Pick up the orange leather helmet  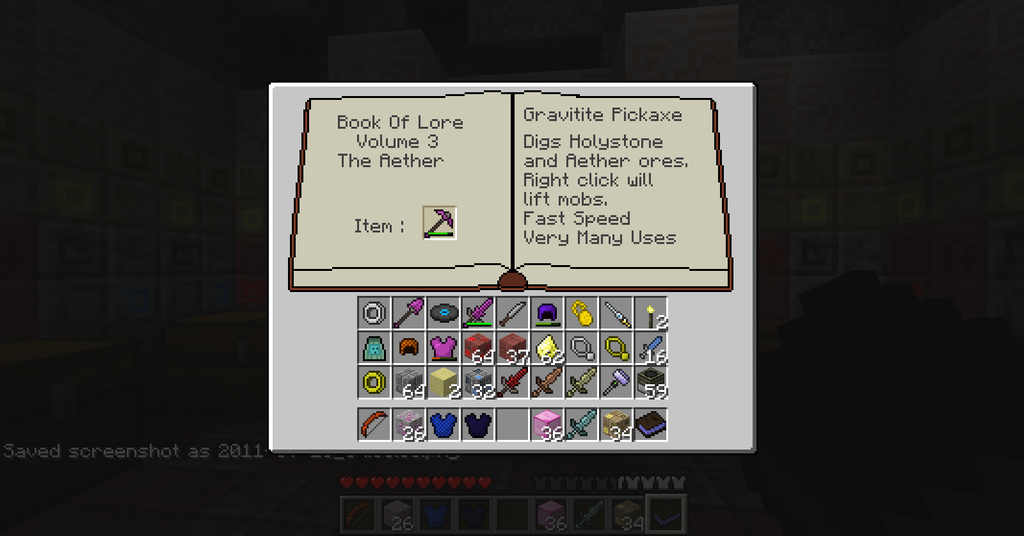(x=408, y=348)
